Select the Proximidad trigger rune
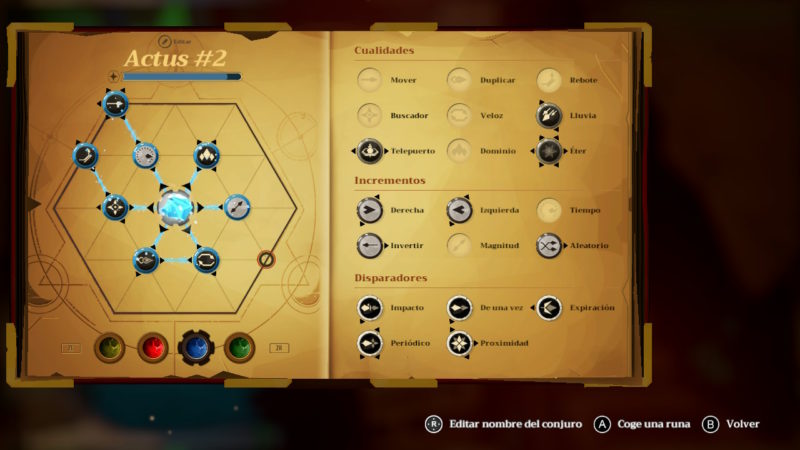Viewport: 800px width, 450px height. 459,343
